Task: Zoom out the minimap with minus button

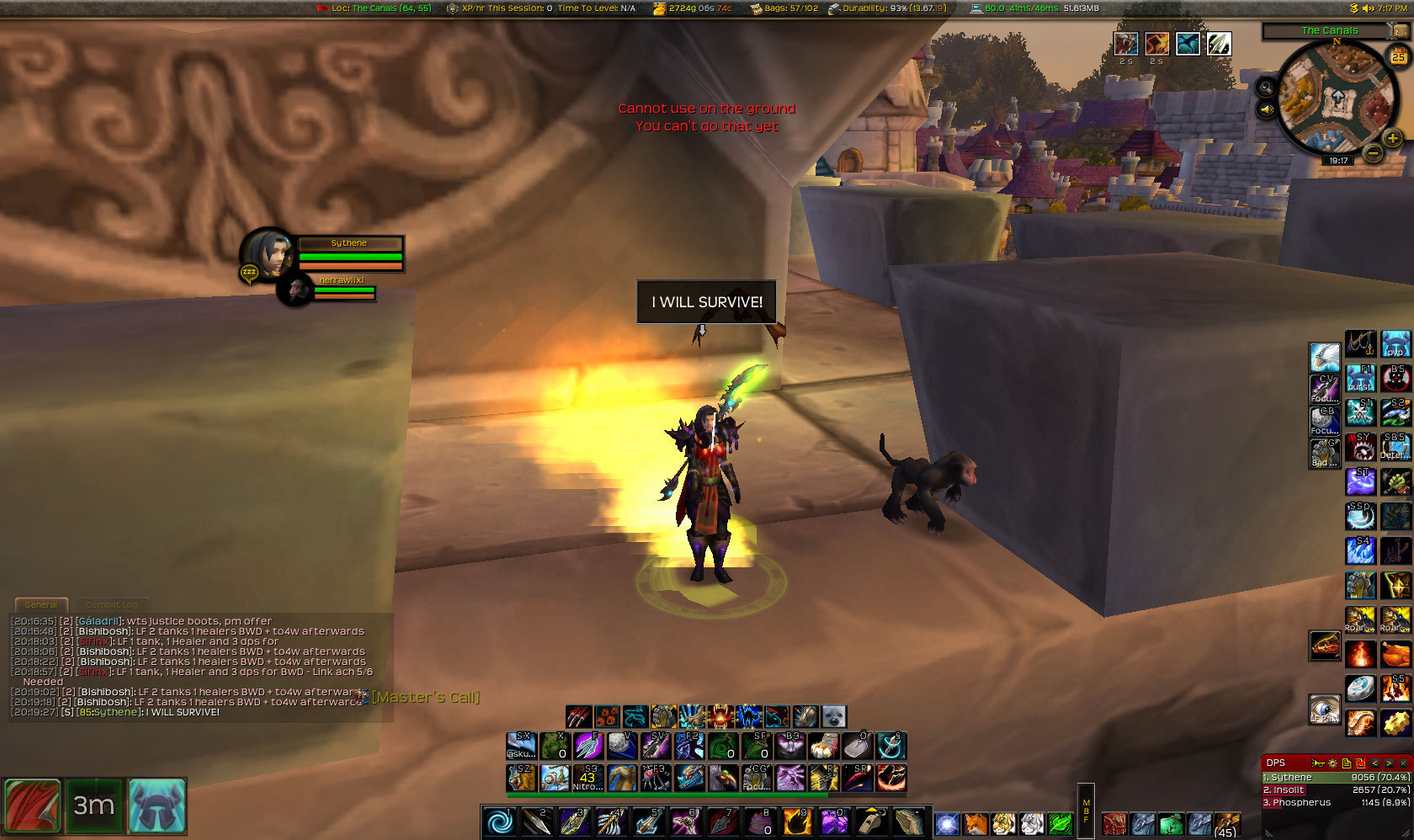Action: pyautogui.click(x=1373, y=153)
